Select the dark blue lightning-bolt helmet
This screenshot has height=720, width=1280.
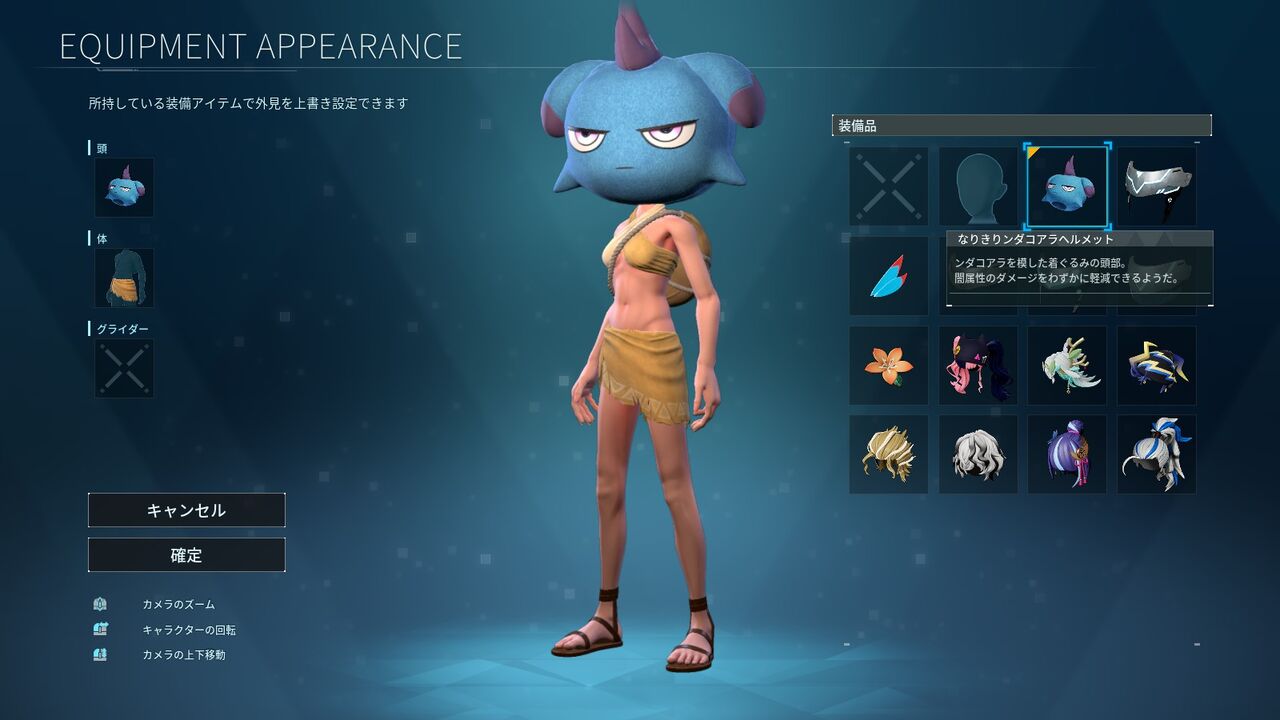1156,365
